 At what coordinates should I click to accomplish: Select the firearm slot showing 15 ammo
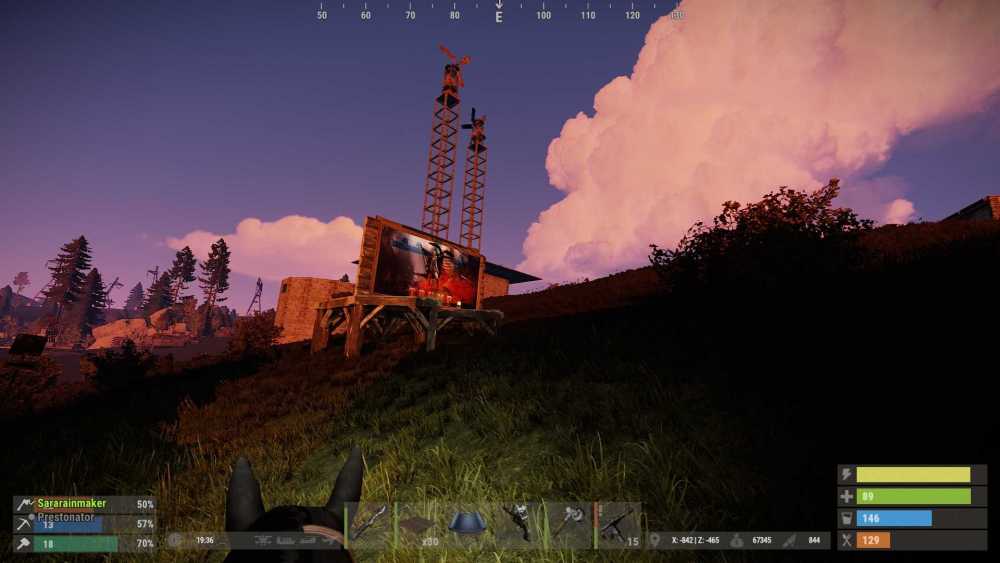click(x=619, y=525)
